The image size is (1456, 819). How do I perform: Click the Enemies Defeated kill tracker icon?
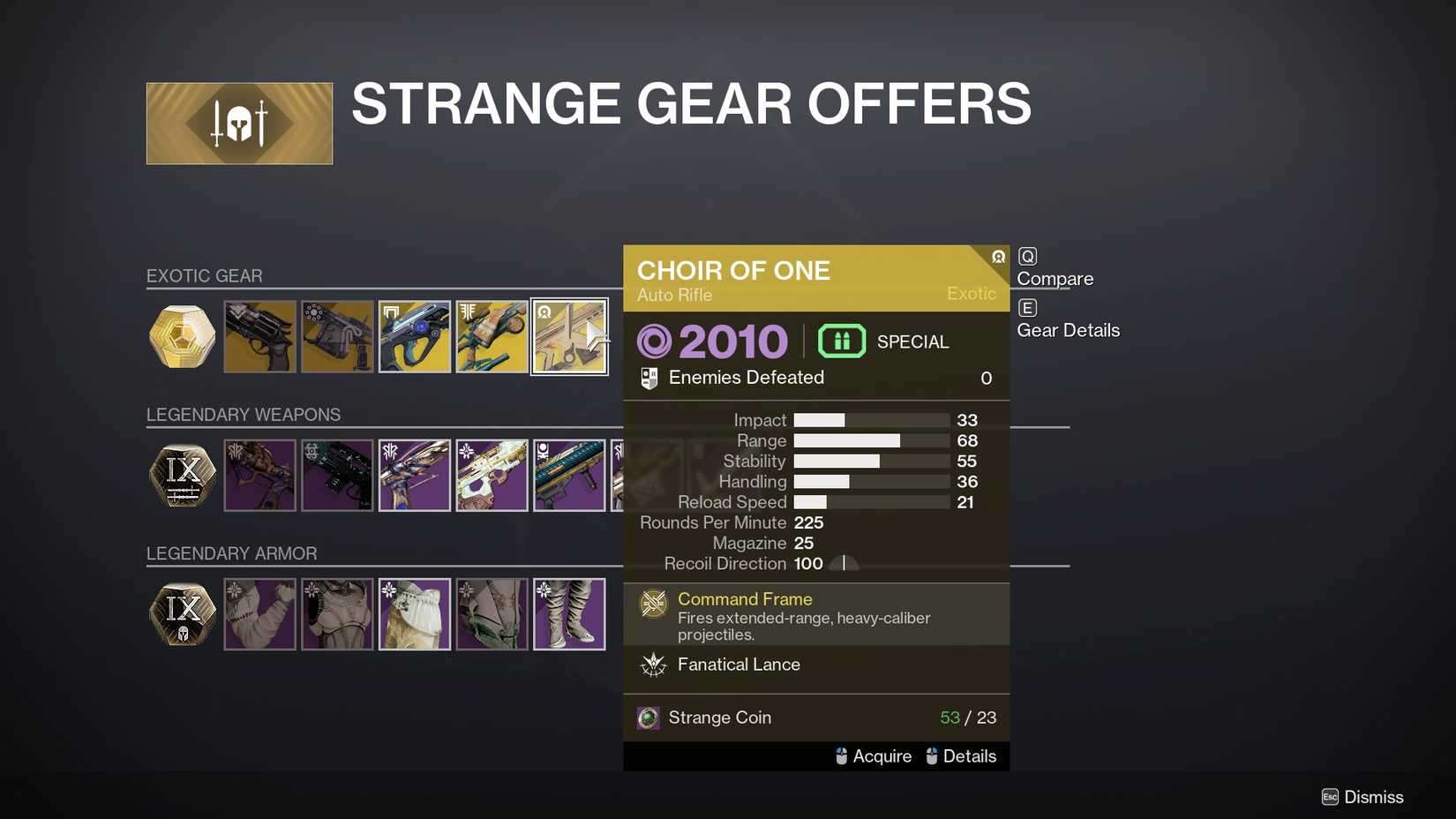click(x=650, y=377)
